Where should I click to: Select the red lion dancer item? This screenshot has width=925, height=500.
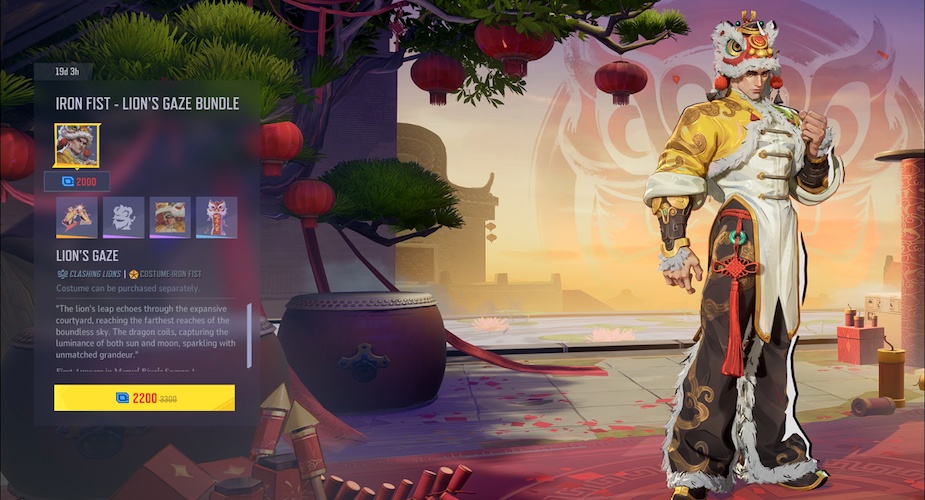pyautogui.click(x=216, y=217)
